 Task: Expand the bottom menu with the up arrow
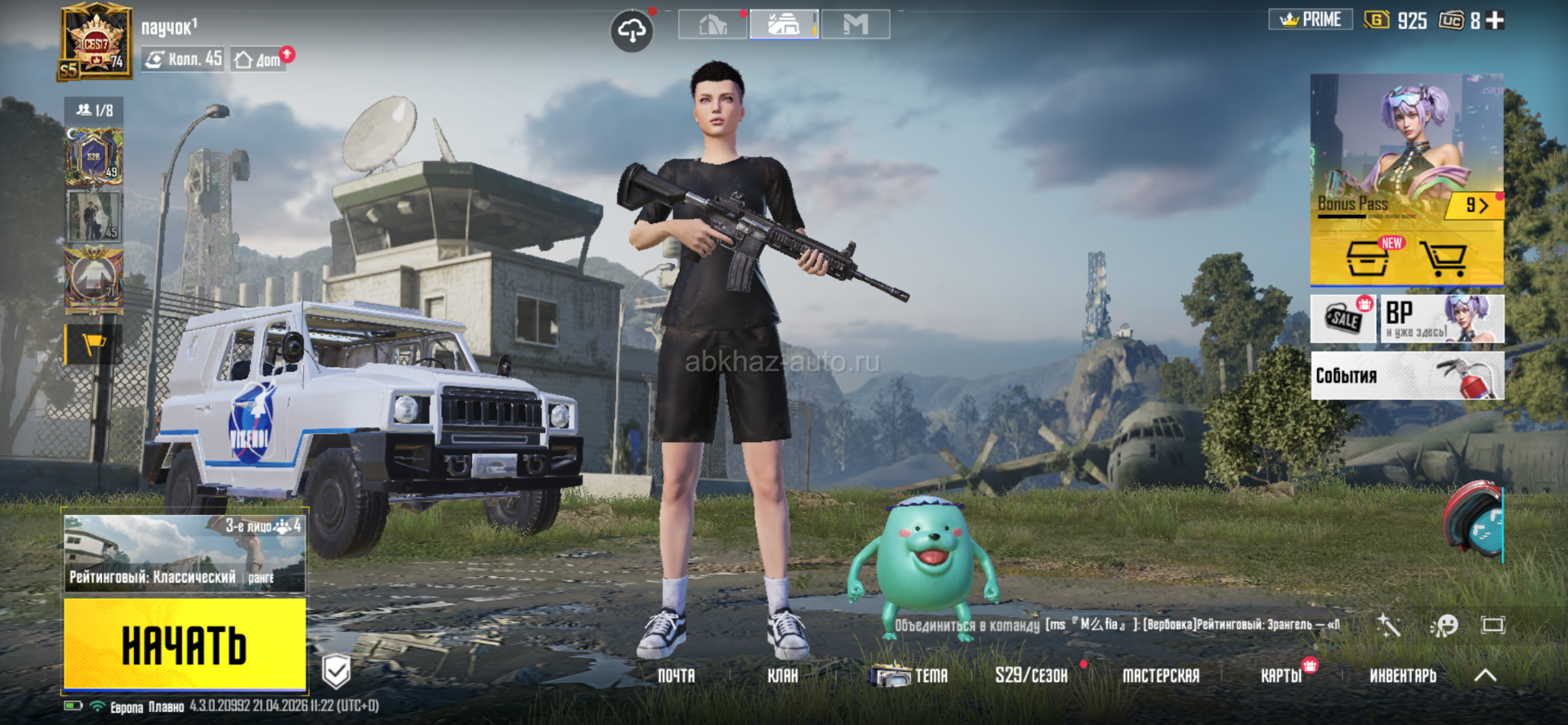click(1485, 676)
